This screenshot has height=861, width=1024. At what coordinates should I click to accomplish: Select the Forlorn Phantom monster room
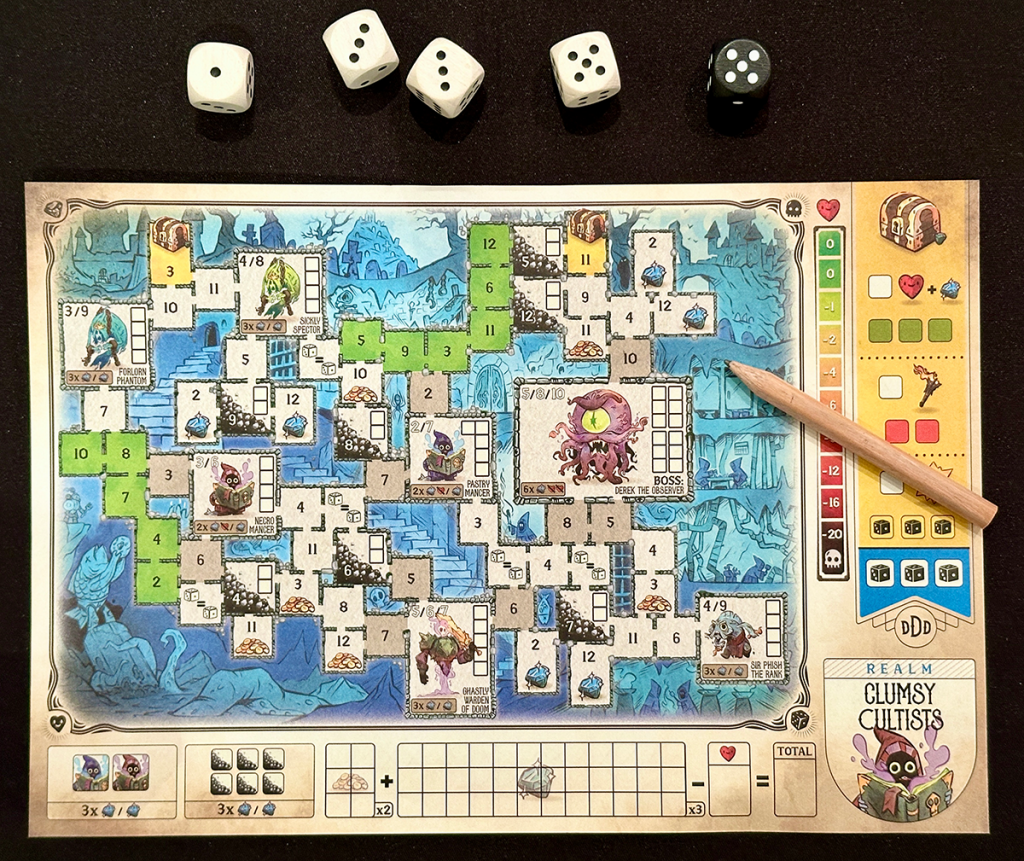104,345
